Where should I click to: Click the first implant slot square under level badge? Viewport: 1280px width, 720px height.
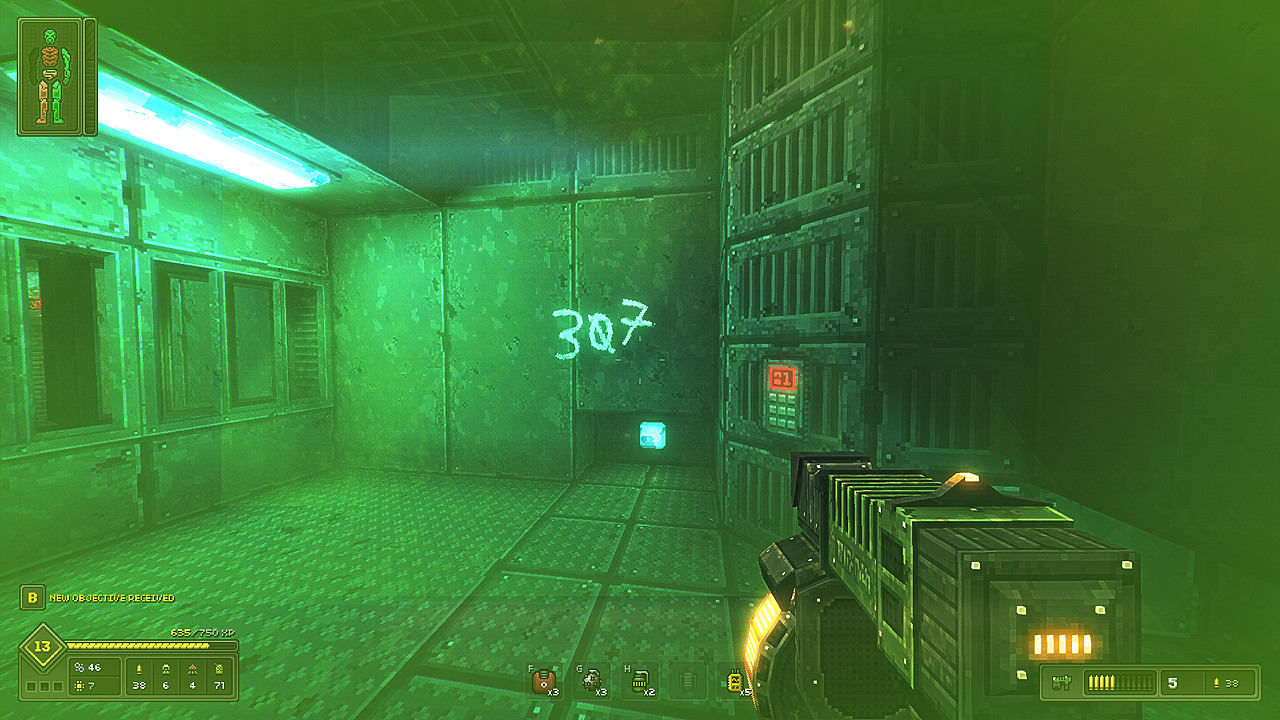click(30, 686)
